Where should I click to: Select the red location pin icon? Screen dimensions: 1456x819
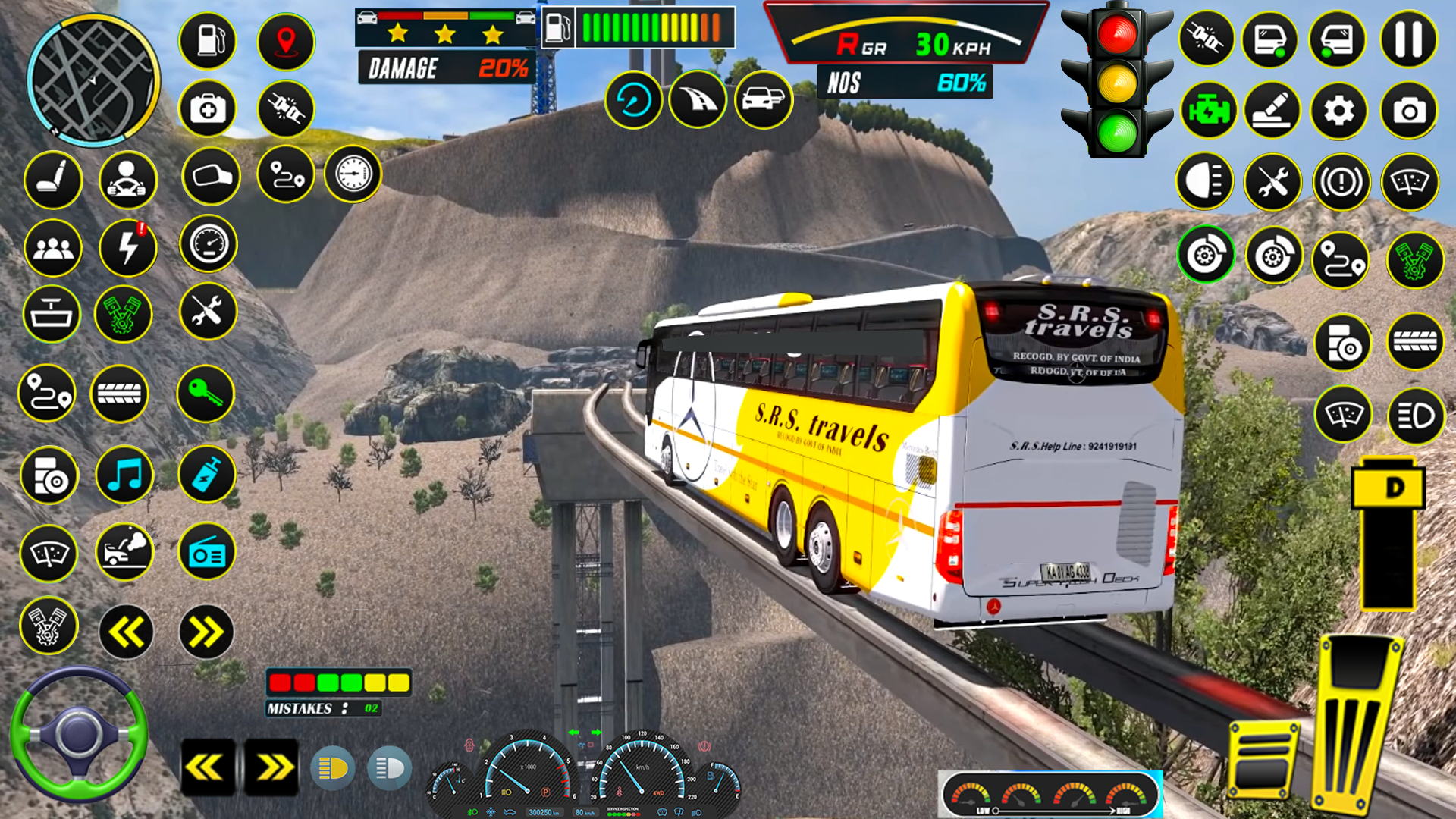(x=286, y=40)
